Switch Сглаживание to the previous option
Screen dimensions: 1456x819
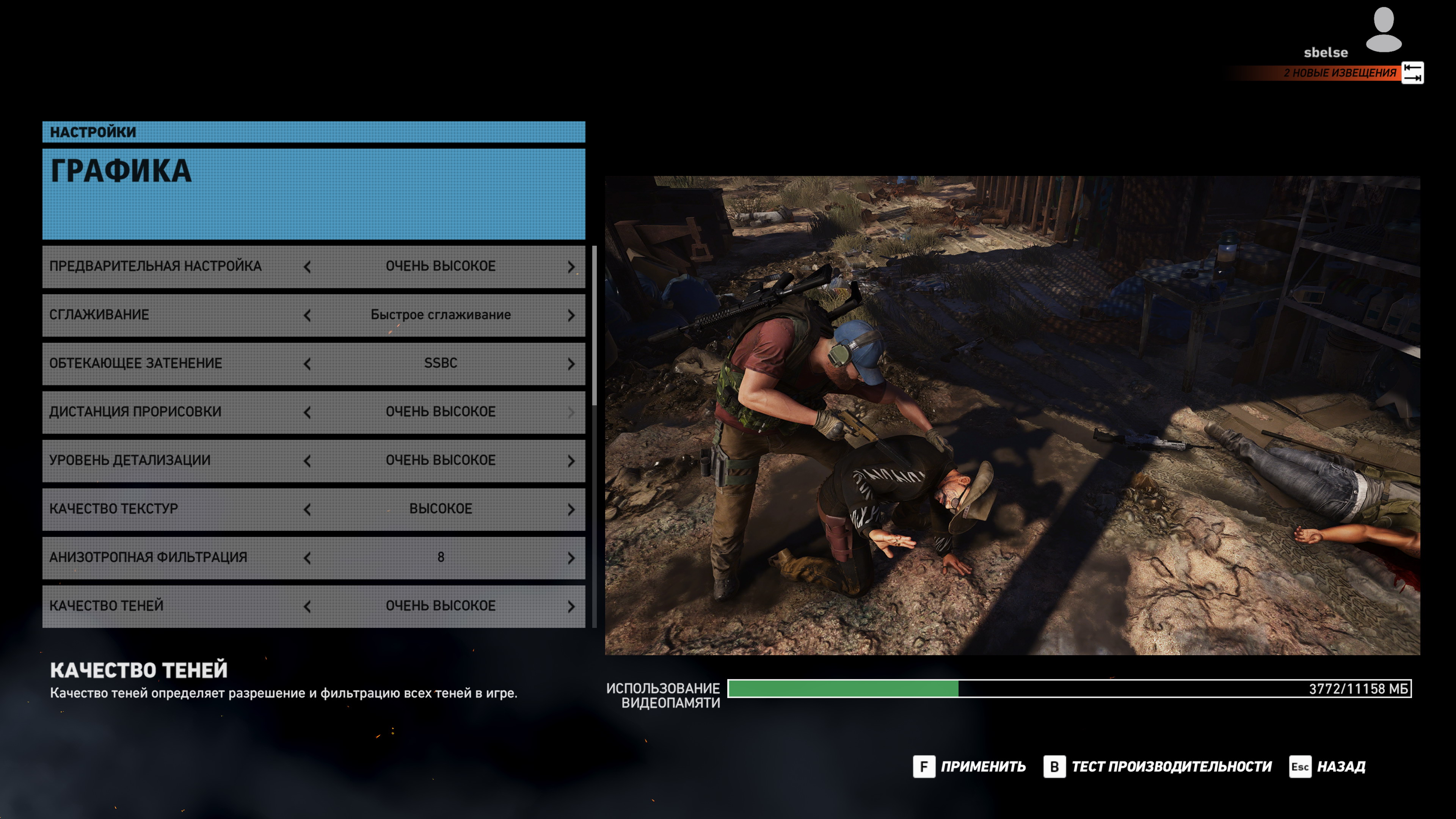coord(307,315)
